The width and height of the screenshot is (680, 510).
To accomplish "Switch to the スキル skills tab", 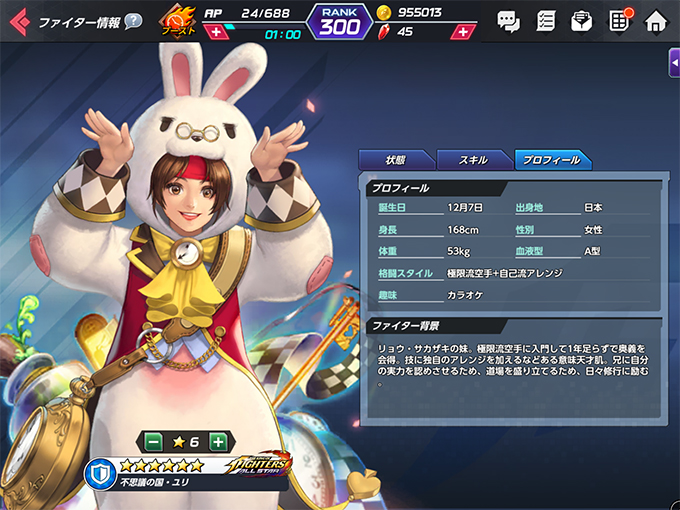I will click(473, 160).
